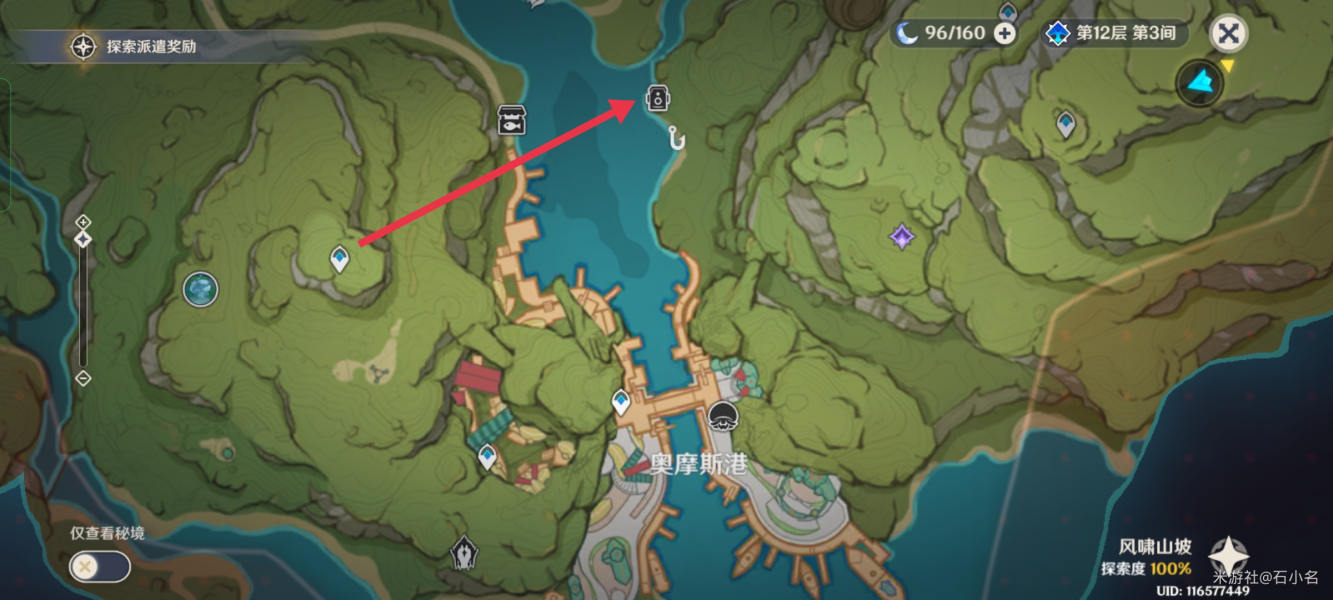
Task: Select the round teal domain marker
Action: (x=201, y=290)
